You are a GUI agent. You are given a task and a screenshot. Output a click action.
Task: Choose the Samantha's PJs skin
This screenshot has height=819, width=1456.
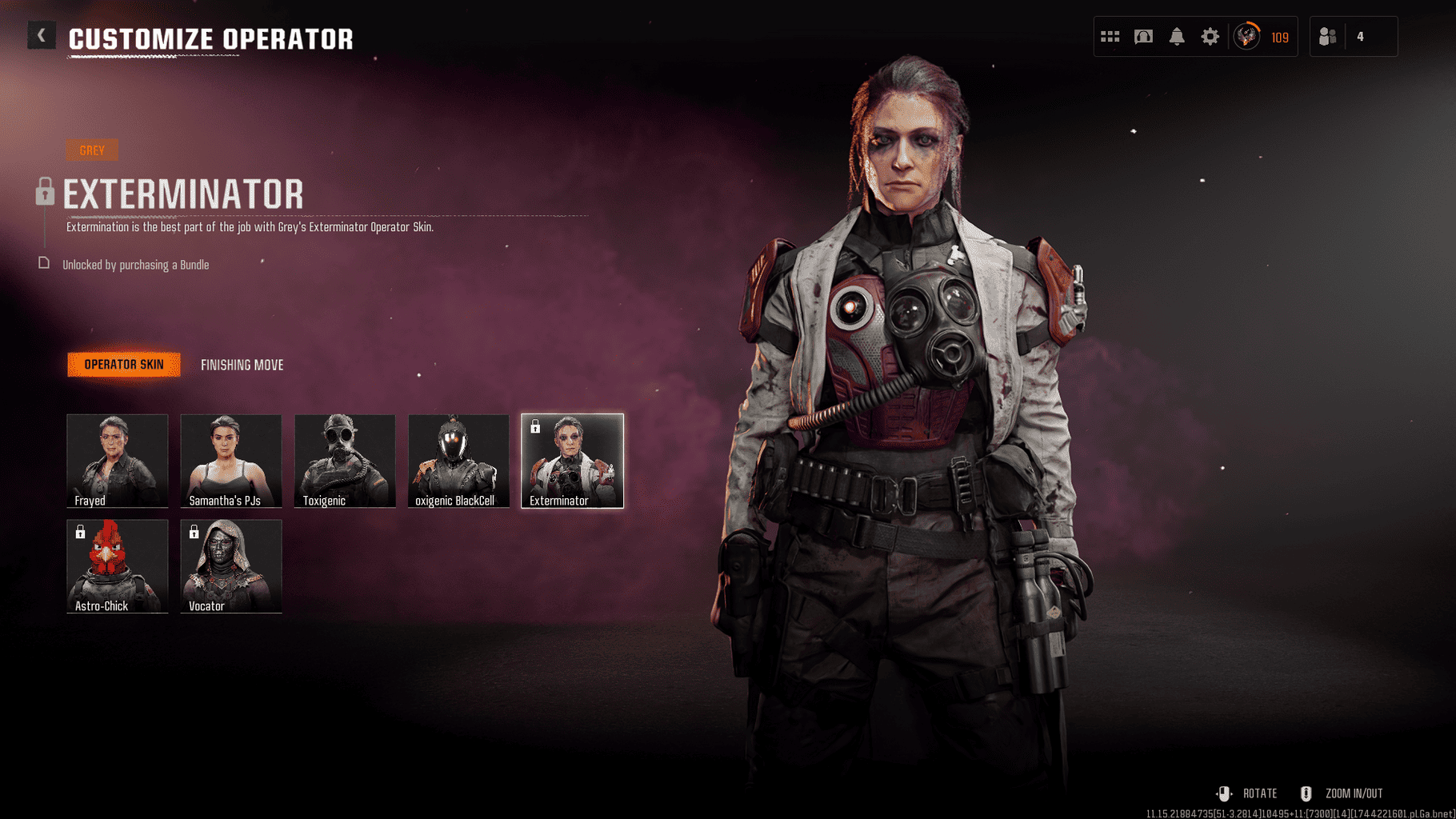coord(231,460)
